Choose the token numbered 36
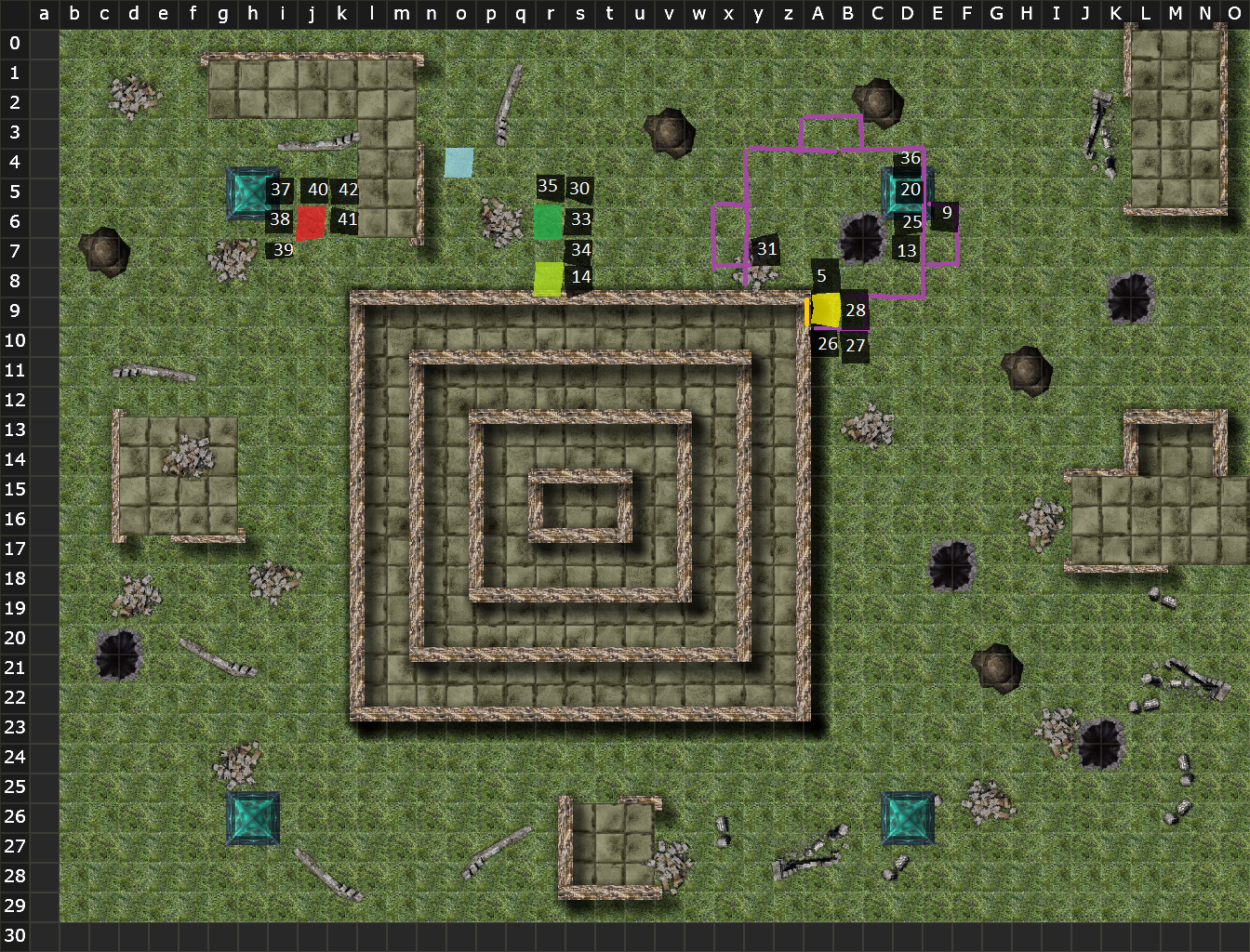Image resolution: width=1250 pixels, height=952 pixels. tap(910, 159)
